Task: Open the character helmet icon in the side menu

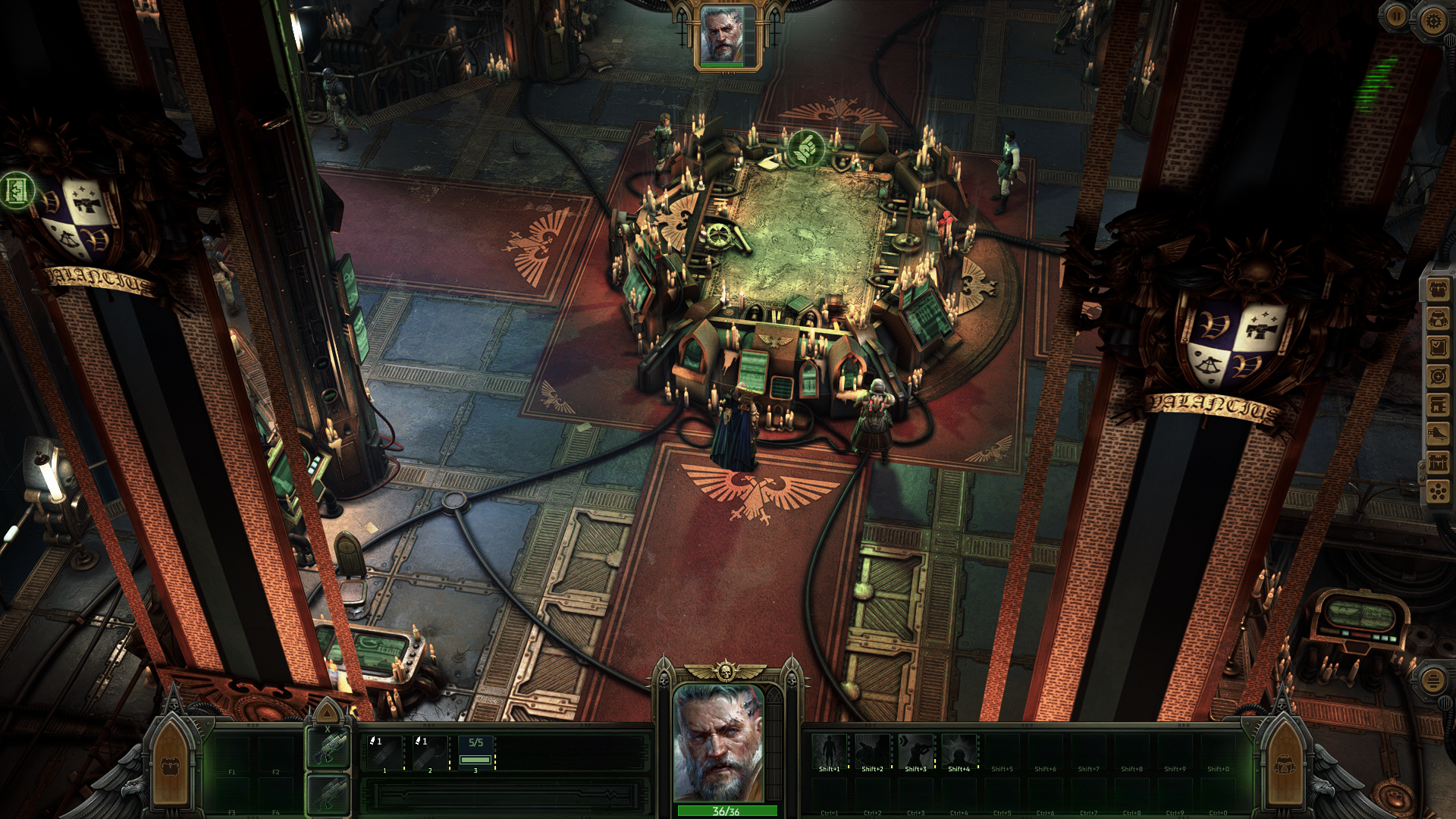Action: point(1438,318)
